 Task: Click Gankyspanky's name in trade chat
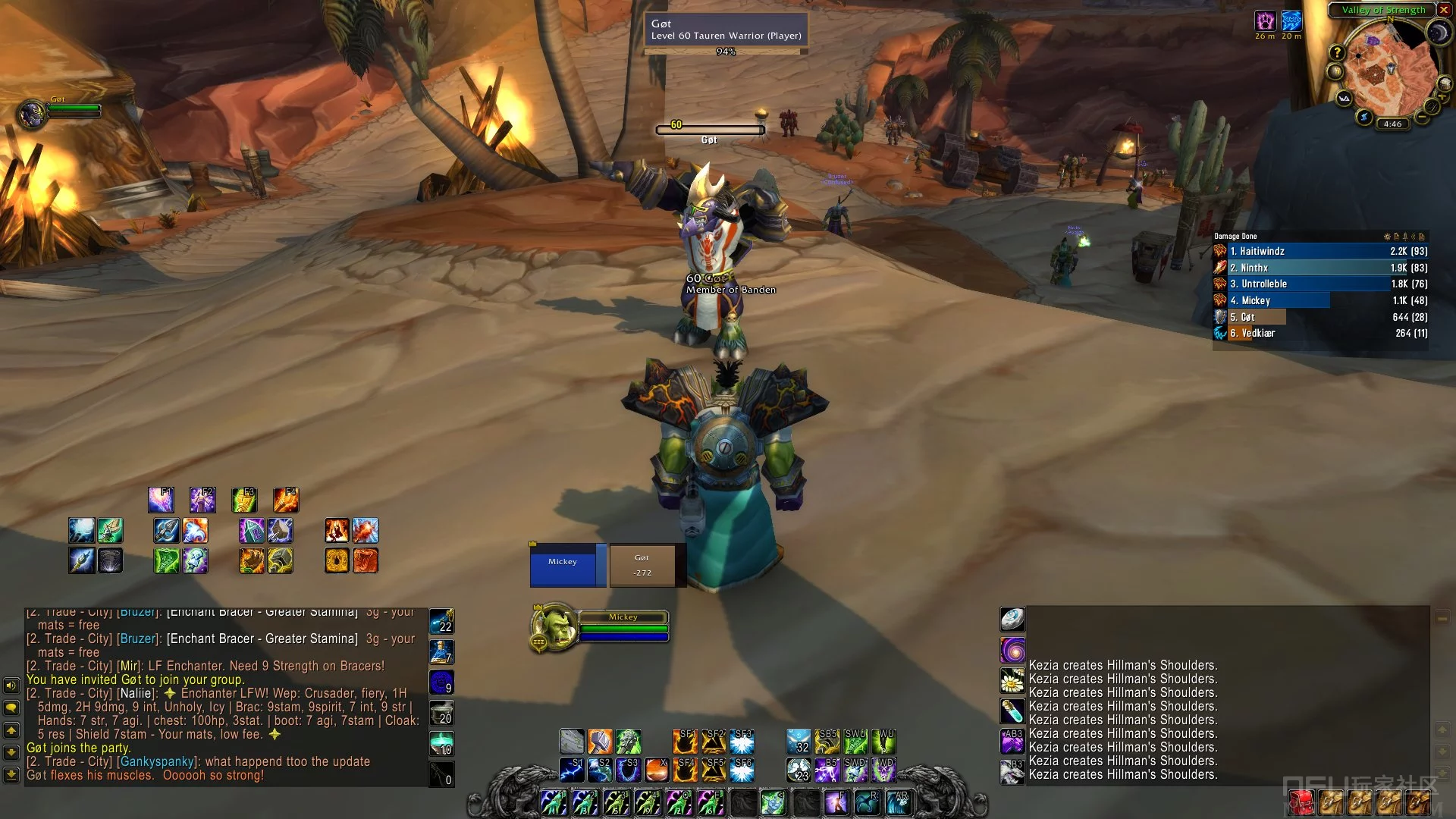158,761
